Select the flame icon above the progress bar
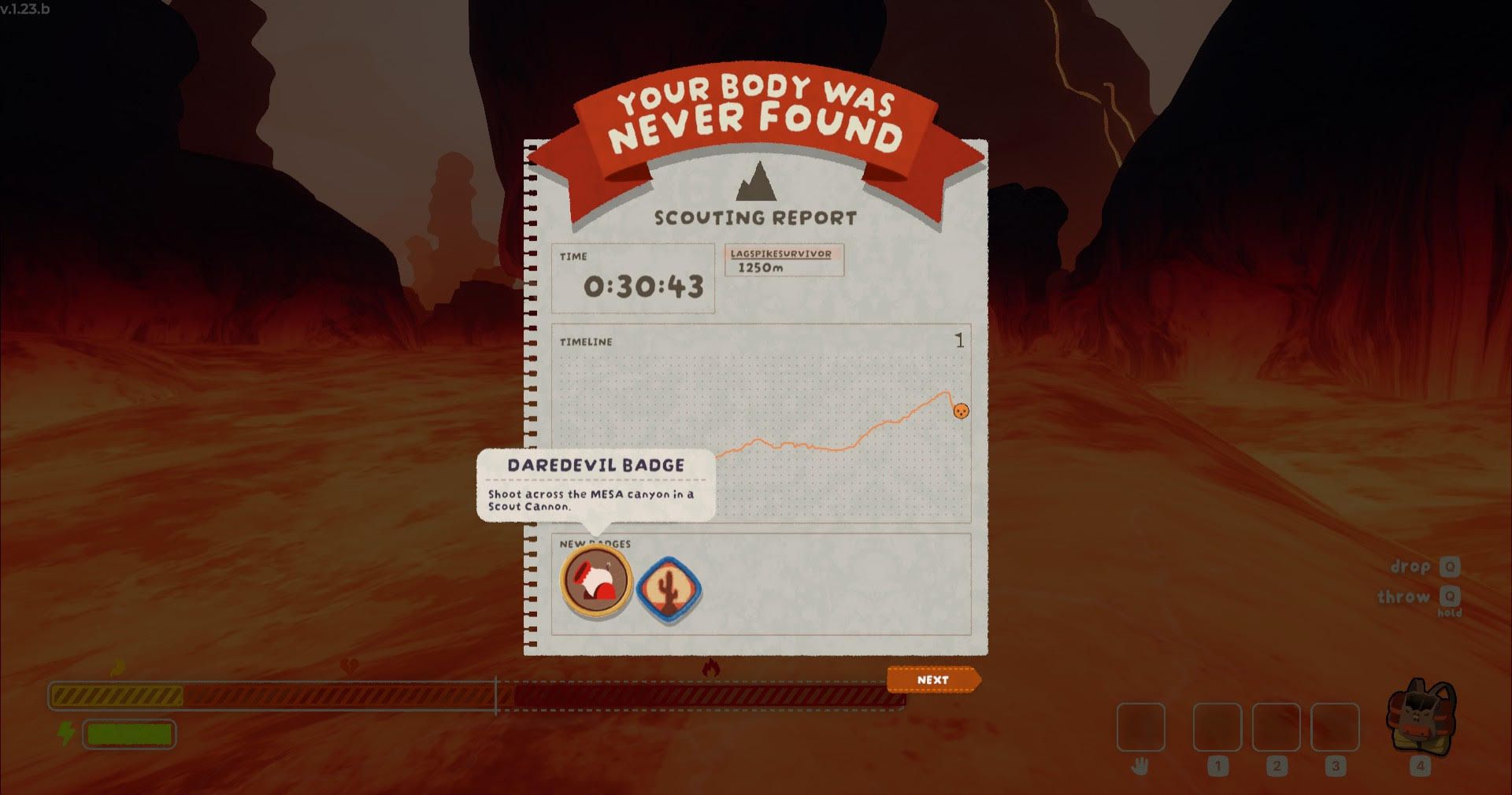 pos(117,665)
